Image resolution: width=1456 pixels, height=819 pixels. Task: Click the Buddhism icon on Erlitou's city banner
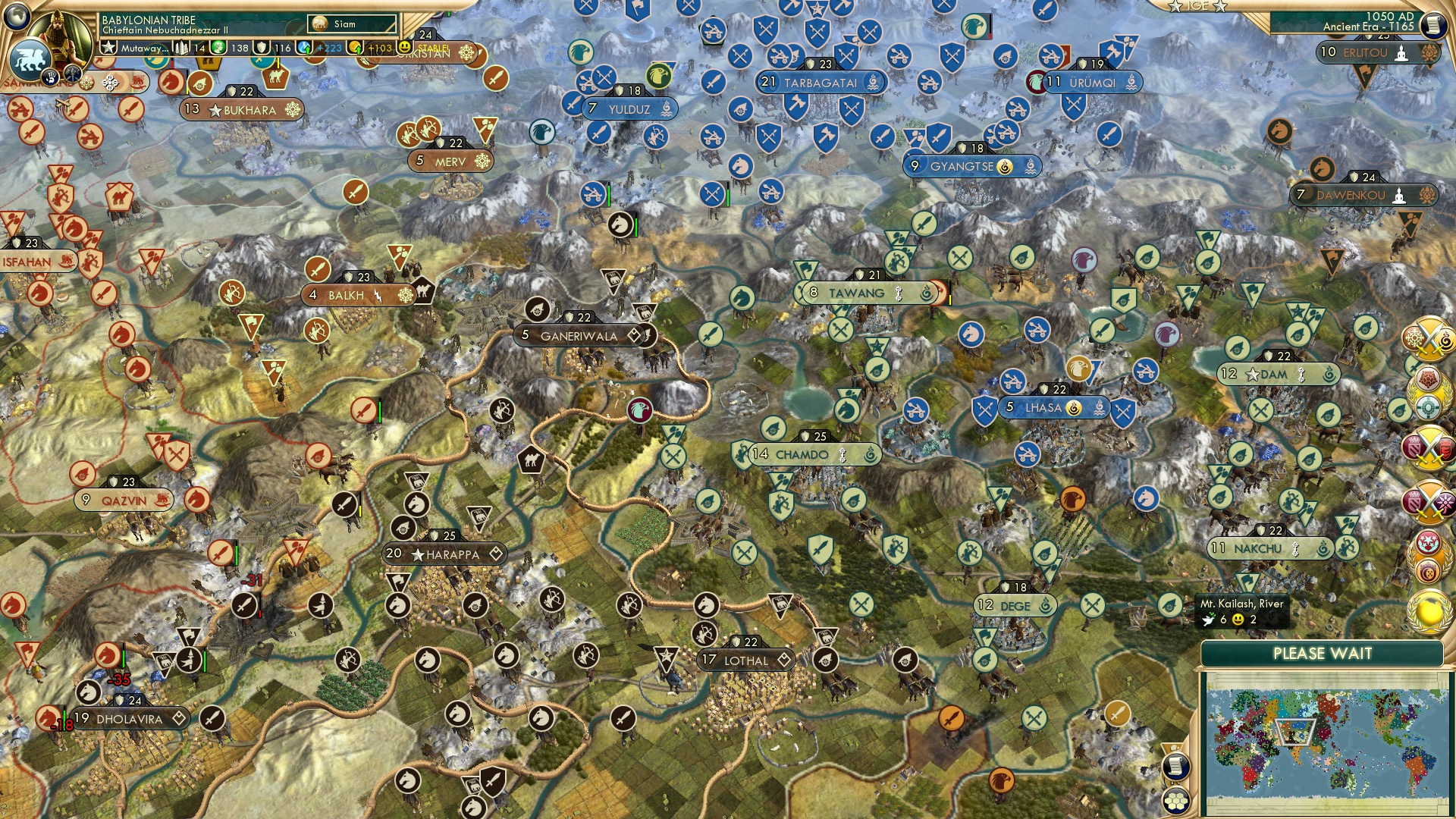tap(1401, 54)
